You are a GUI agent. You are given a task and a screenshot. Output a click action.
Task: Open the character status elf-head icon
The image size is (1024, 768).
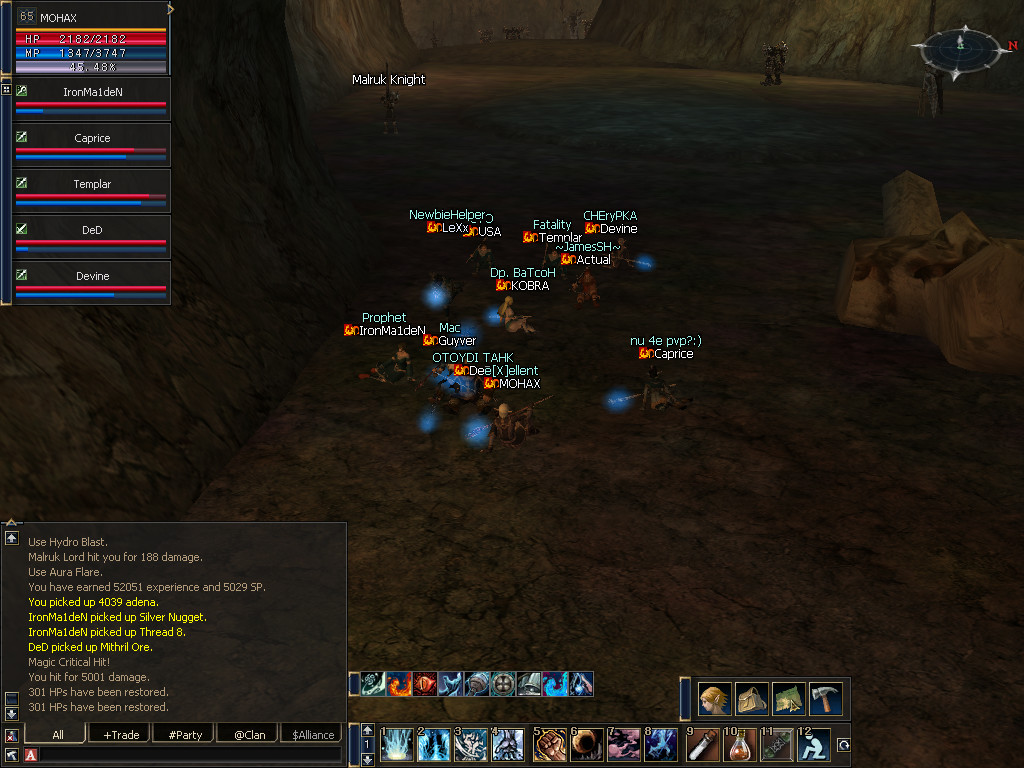715,699
